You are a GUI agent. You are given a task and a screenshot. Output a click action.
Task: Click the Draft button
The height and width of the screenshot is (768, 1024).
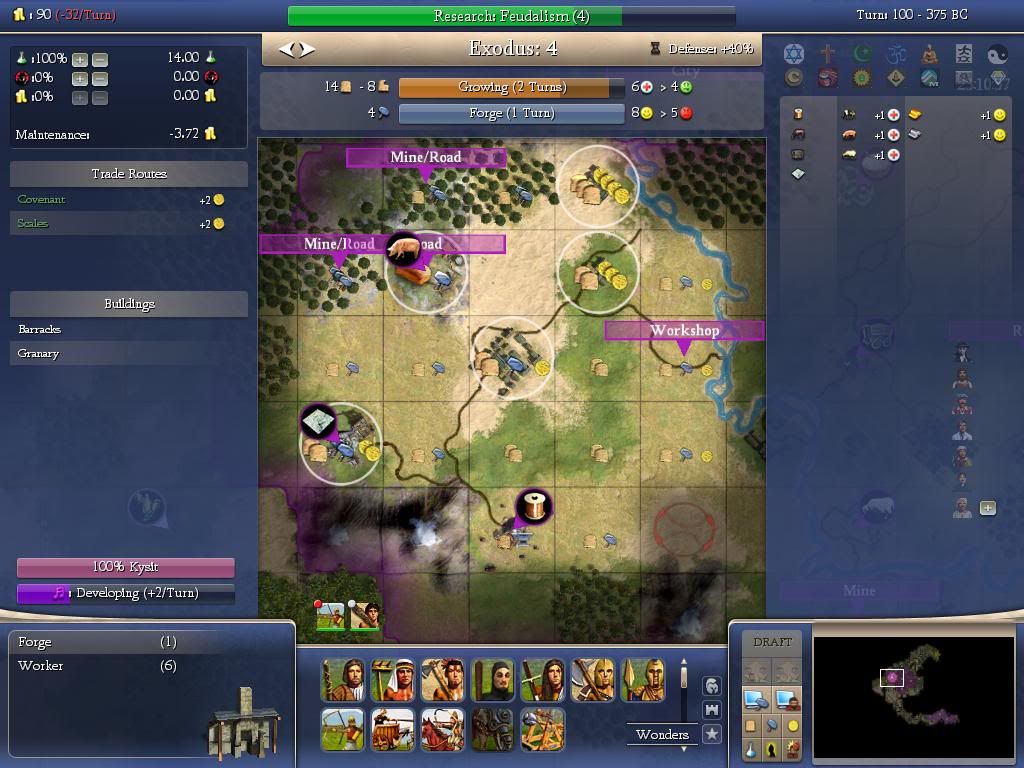click(772, 642)
